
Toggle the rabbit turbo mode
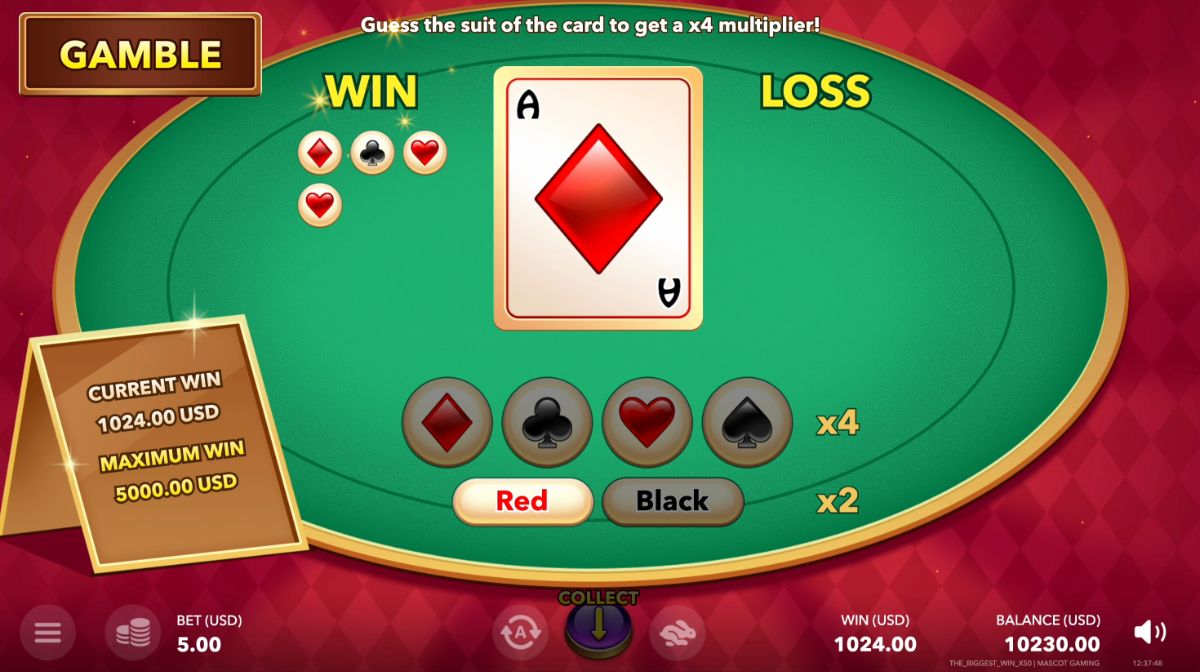[677, 632]
